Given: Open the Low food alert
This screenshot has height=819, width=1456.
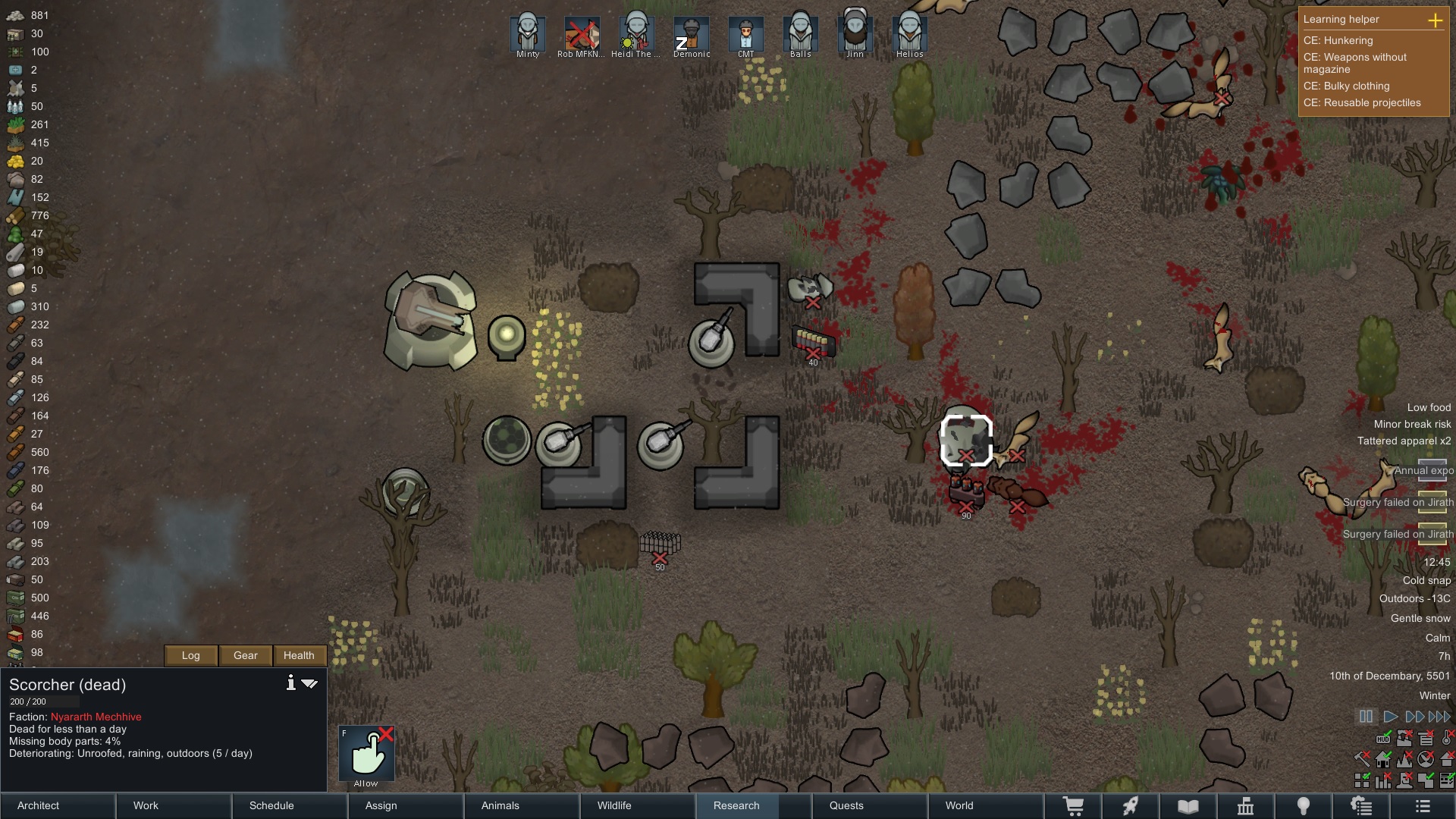Looking at the screenshot, I should click(x=1428, y=407).
